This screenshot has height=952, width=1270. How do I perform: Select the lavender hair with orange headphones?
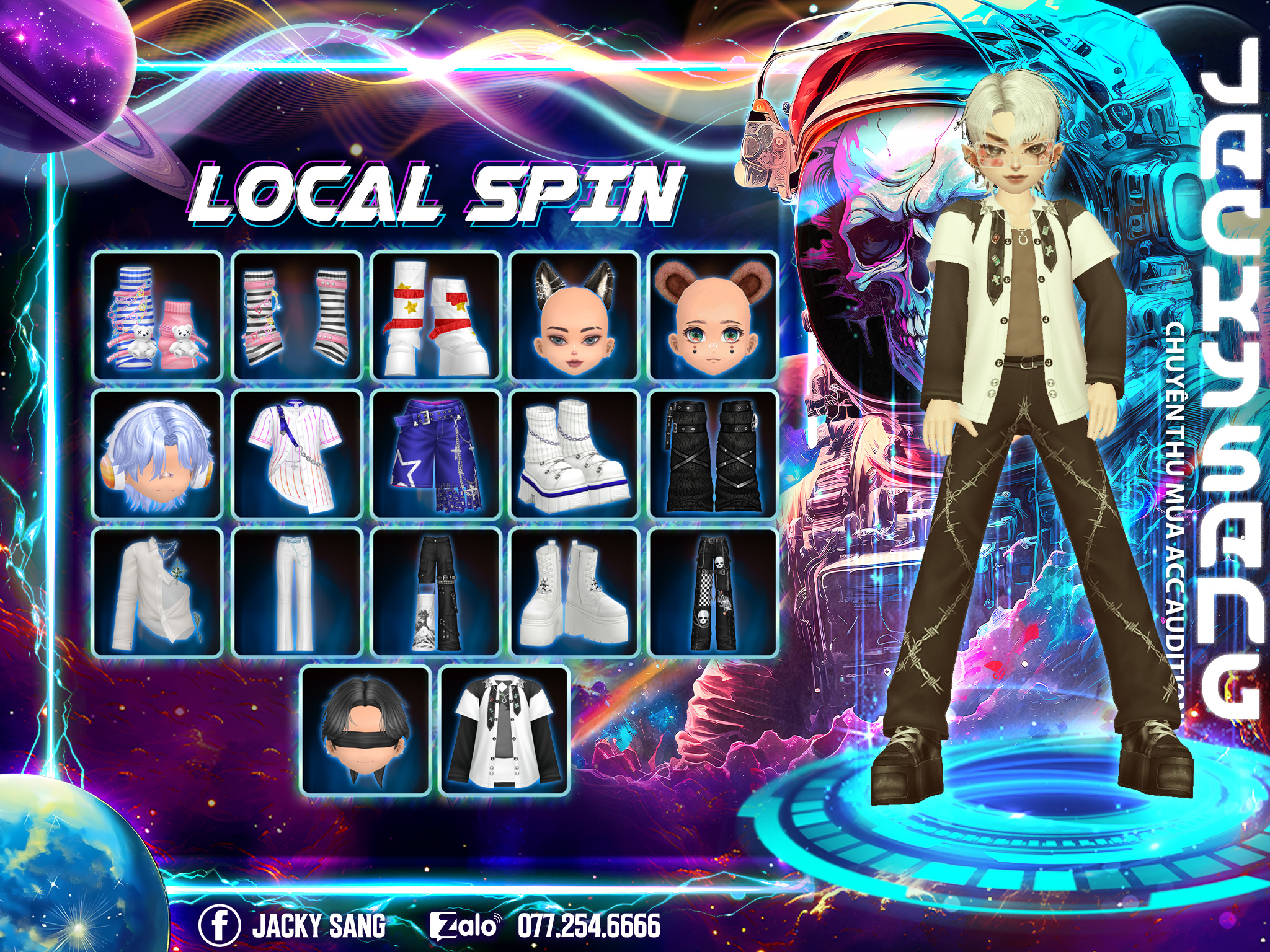click(158, 454)
